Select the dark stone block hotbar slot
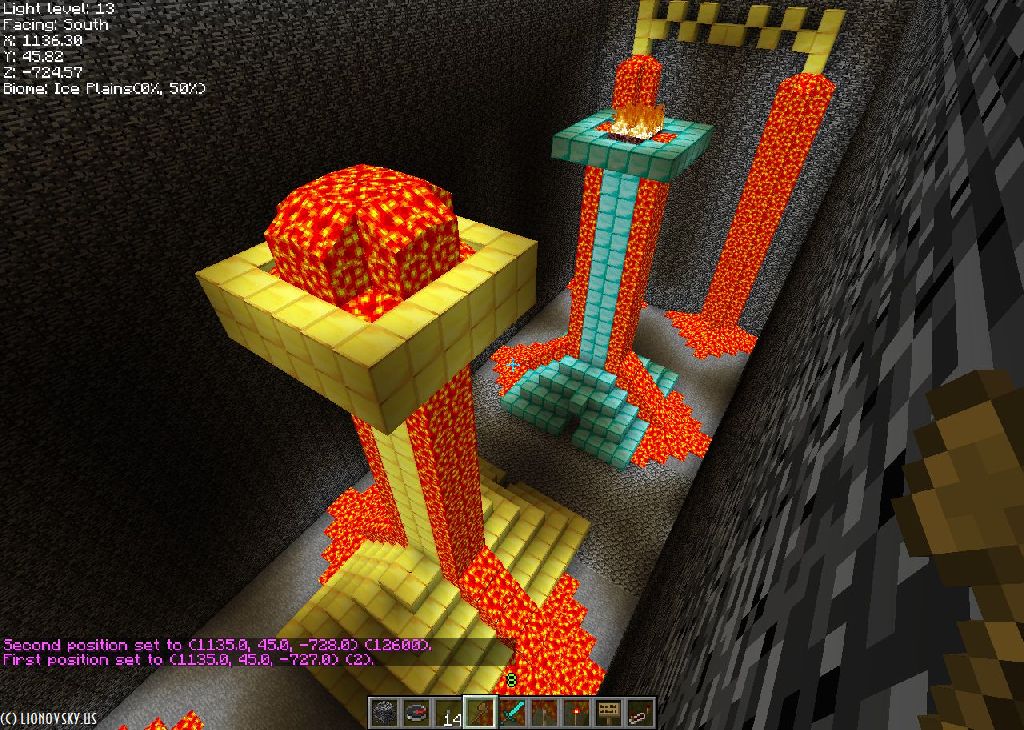Viewport: 1024px width, 730px height. coord(385,713)
